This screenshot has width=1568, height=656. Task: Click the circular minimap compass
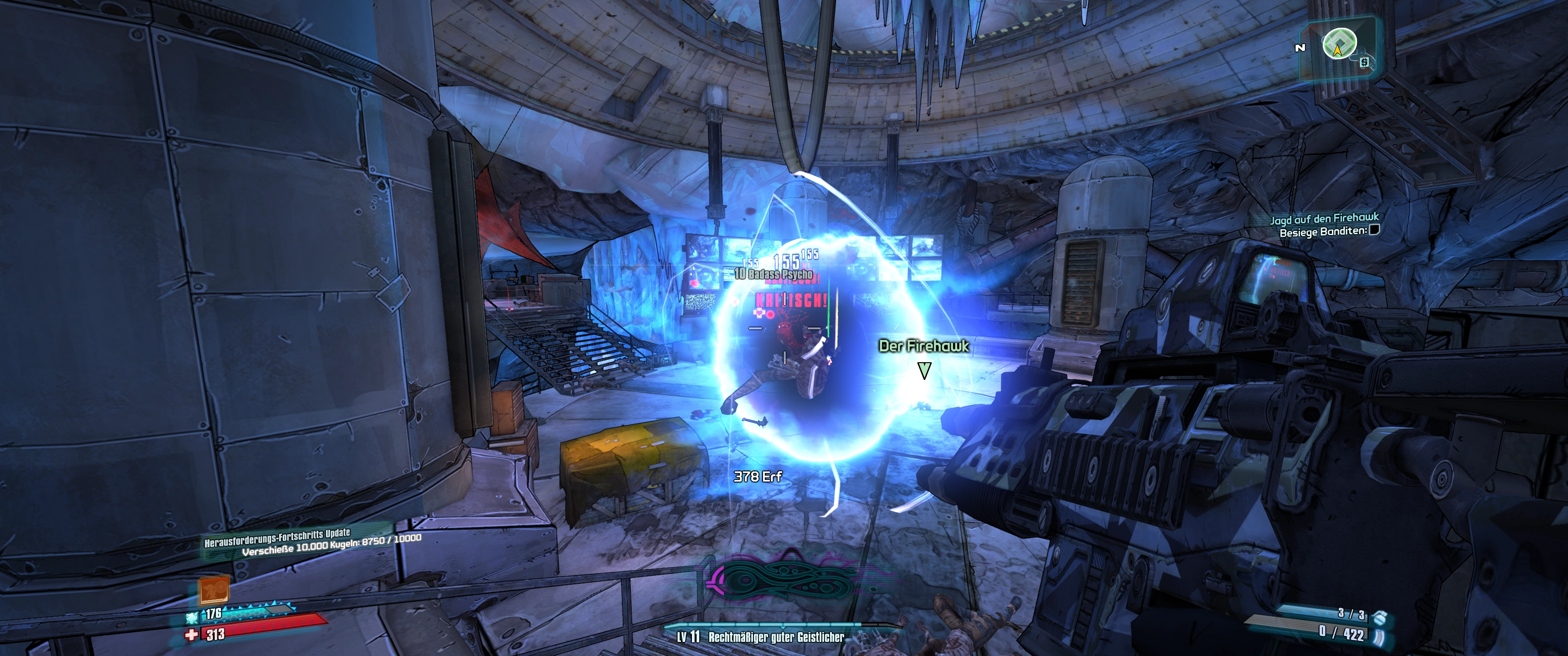tap(1339, 45)
